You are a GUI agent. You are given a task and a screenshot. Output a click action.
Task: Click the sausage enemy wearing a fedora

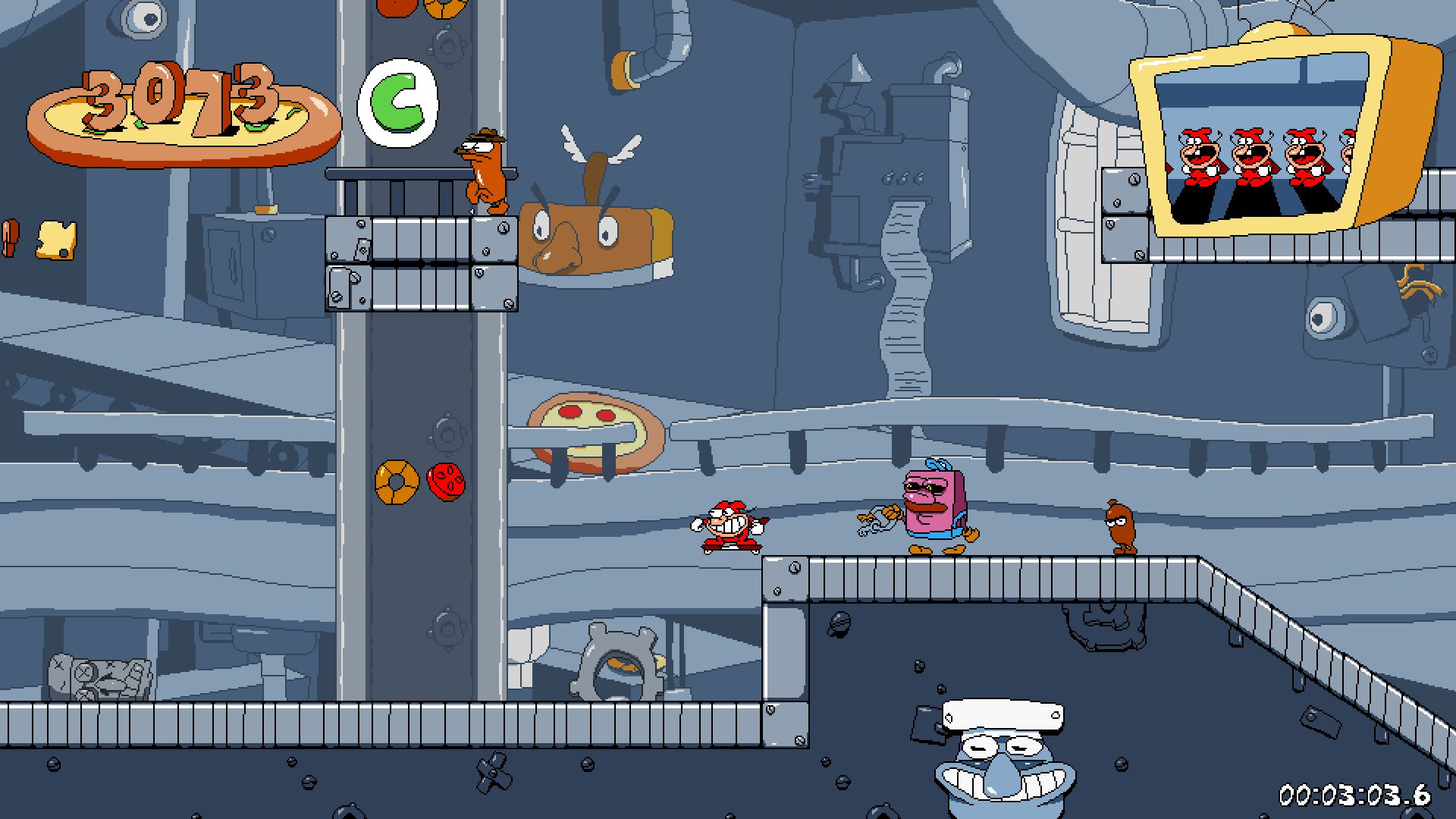click(x=483, y=171)
